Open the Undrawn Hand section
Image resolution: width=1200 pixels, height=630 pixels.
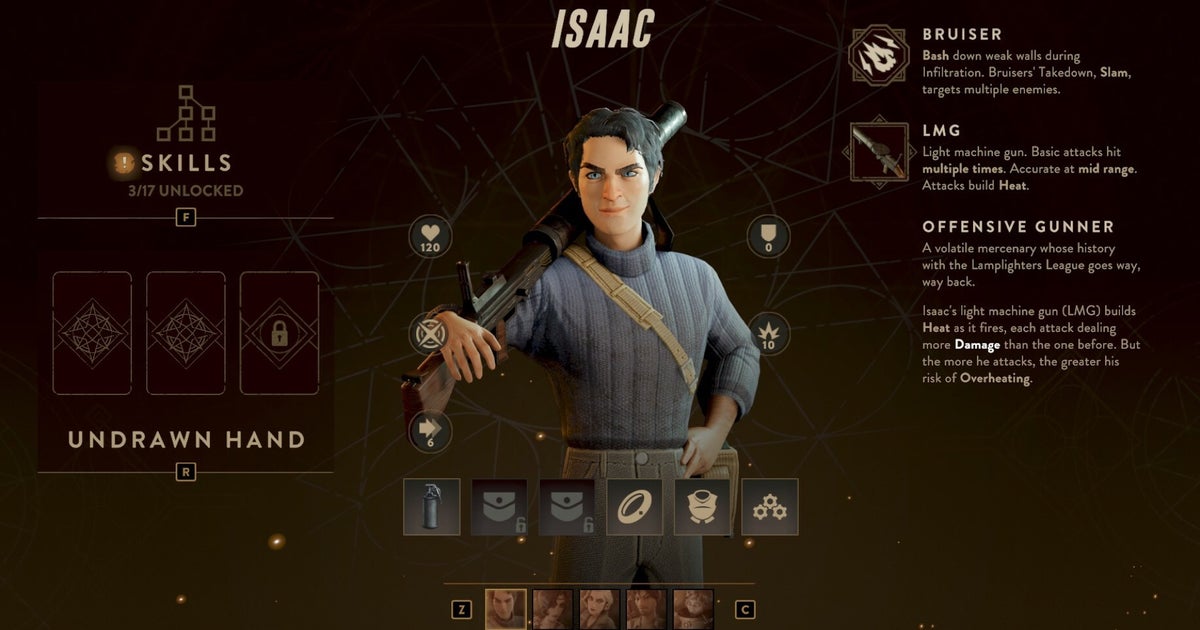click(x=186, y=440)
